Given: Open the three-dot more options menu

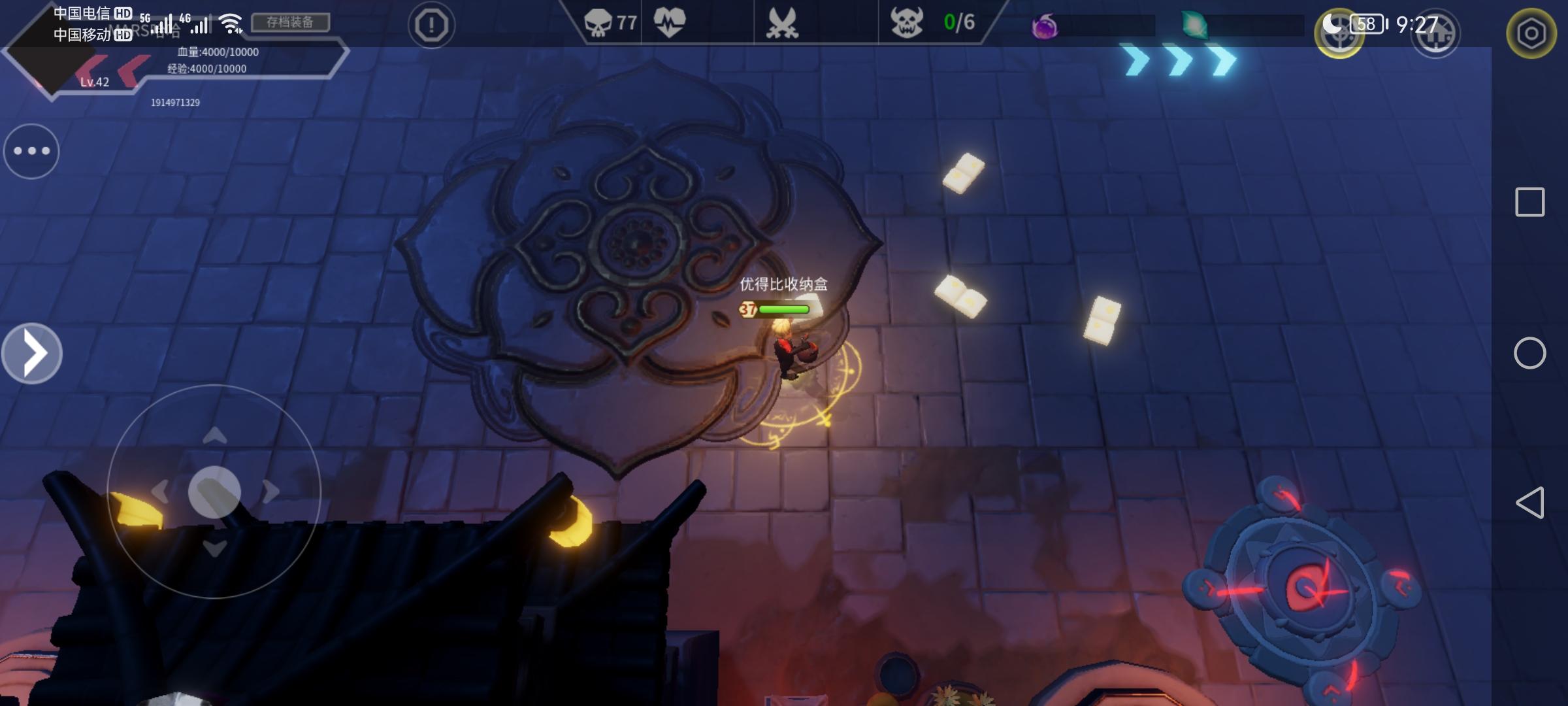Looking at the screenshot, I should pyautogui.click(x=31, y=151).
